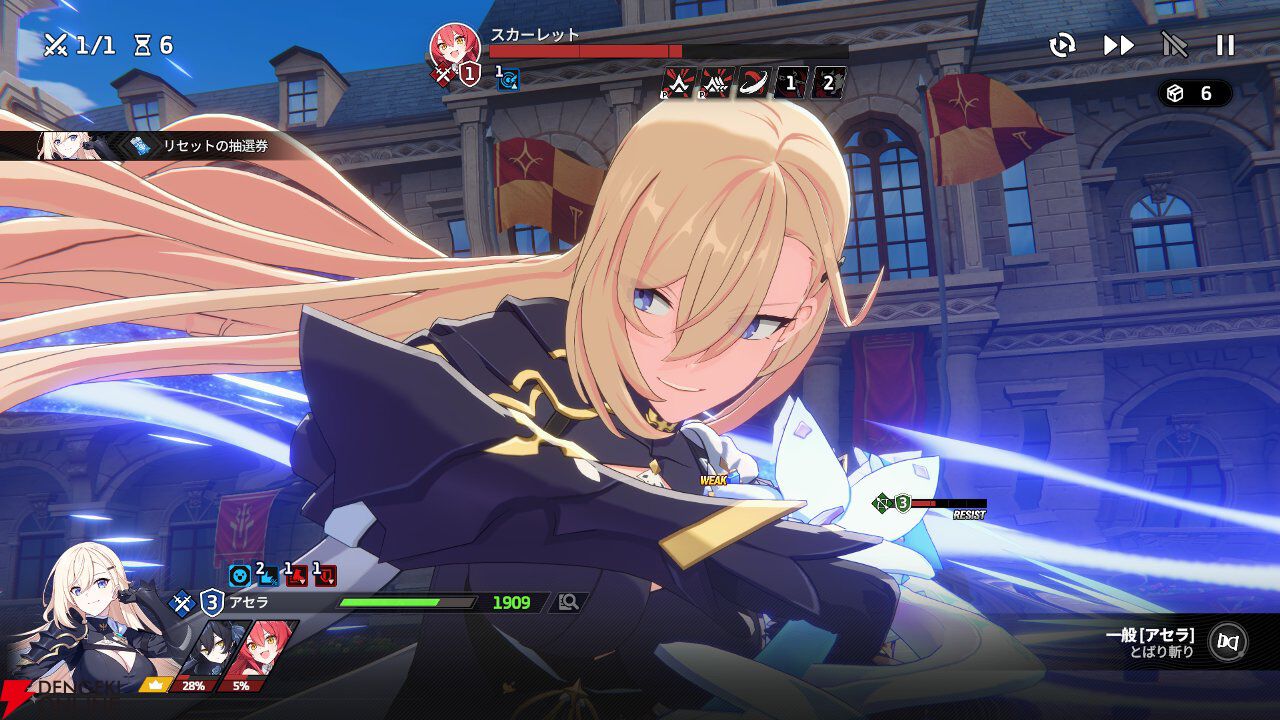
Task: Toggle the crossed-out skip animation icon
Action: pyautogui.click(x=1174, y=45)
